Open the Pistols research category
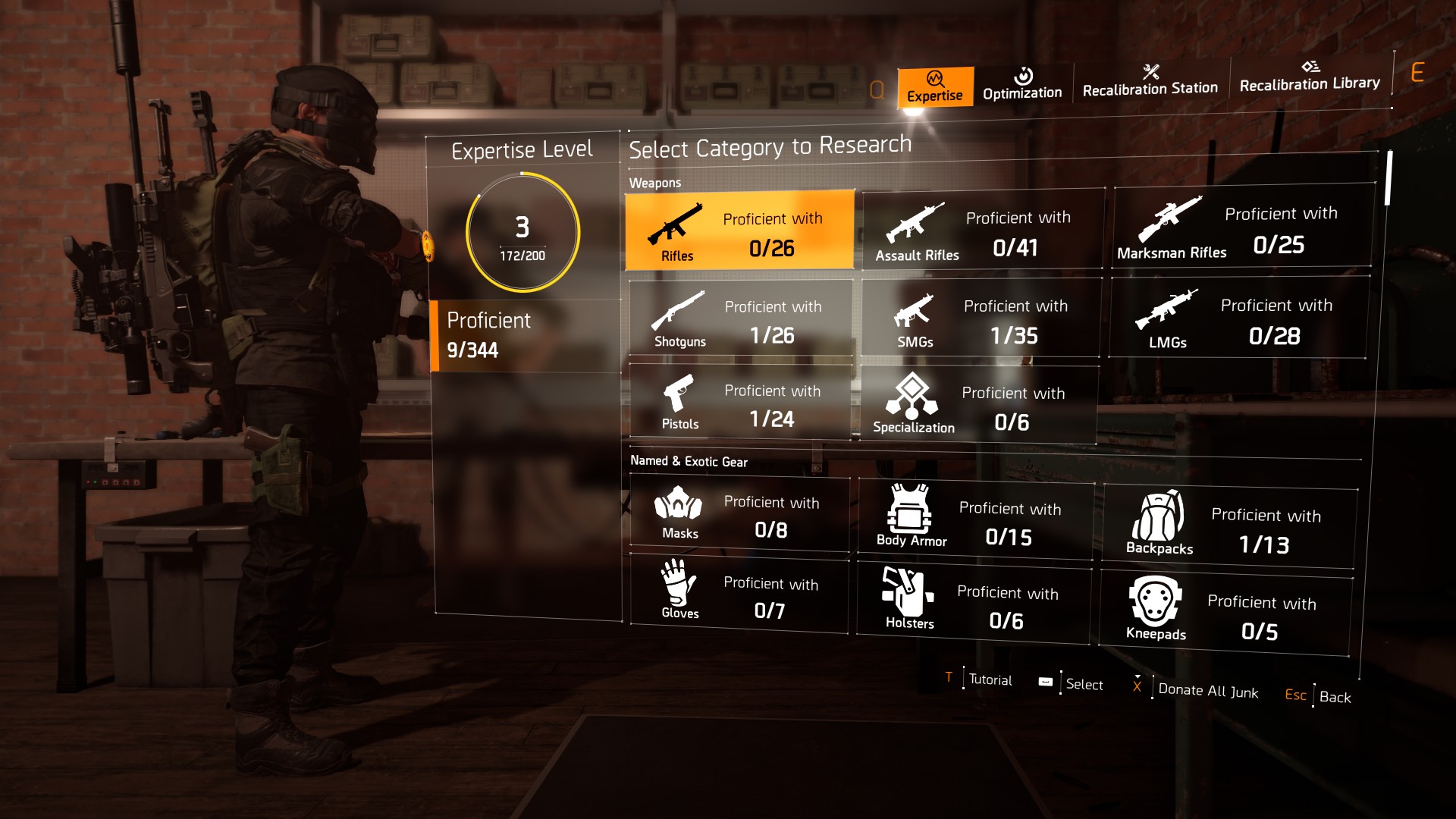 [x=739, y=402]
